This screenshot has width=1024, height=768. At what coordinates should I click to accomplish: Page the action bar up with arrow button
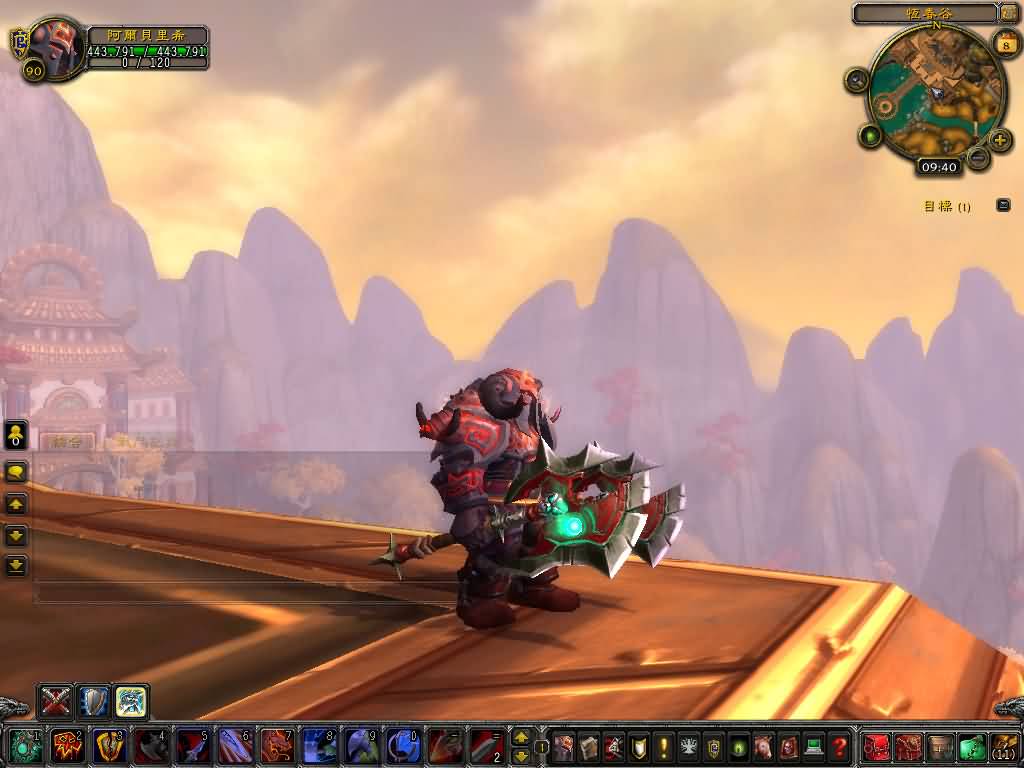[521, 737]
